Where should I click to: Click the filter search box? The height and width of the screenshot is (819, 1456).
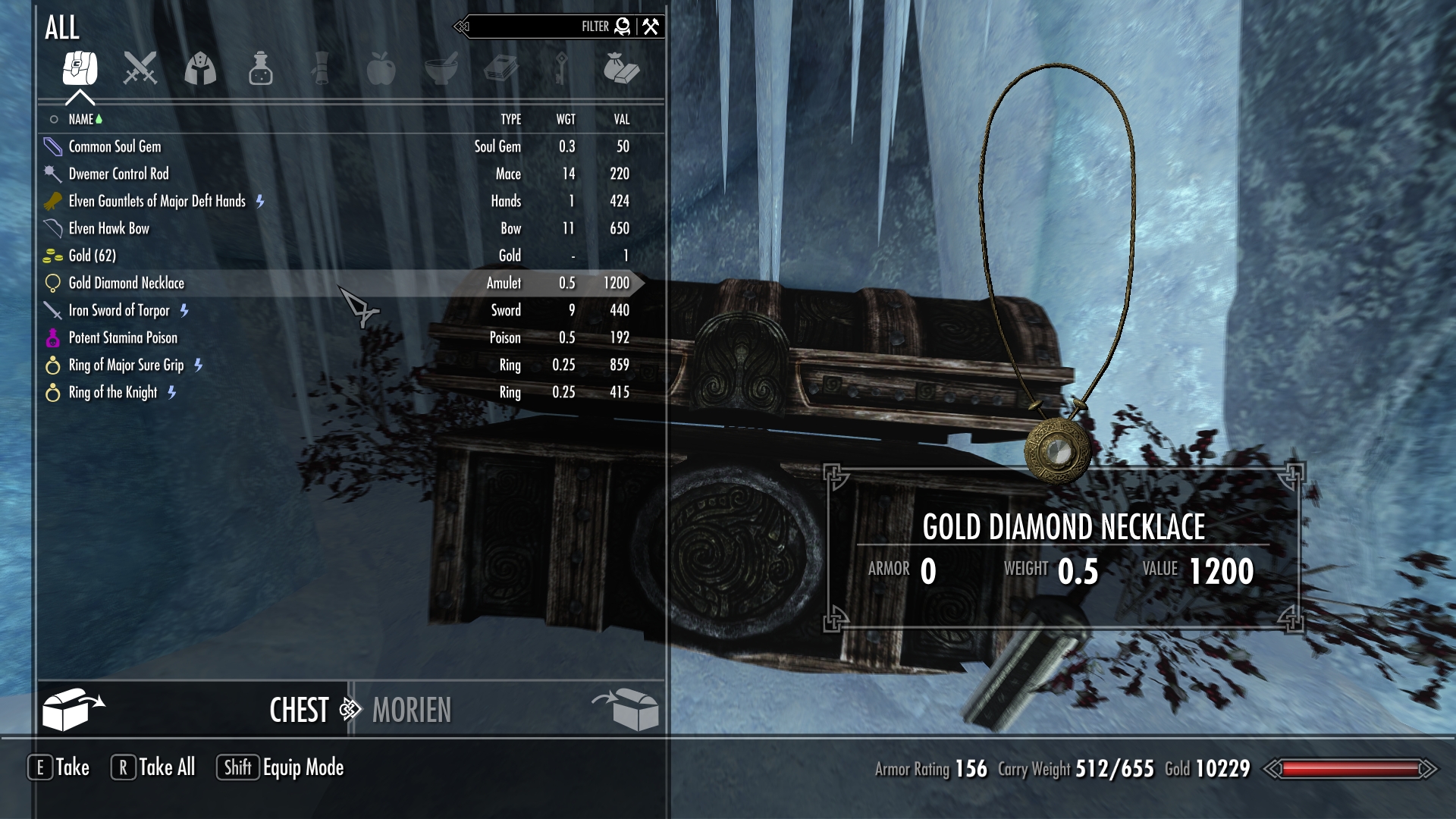531,27
